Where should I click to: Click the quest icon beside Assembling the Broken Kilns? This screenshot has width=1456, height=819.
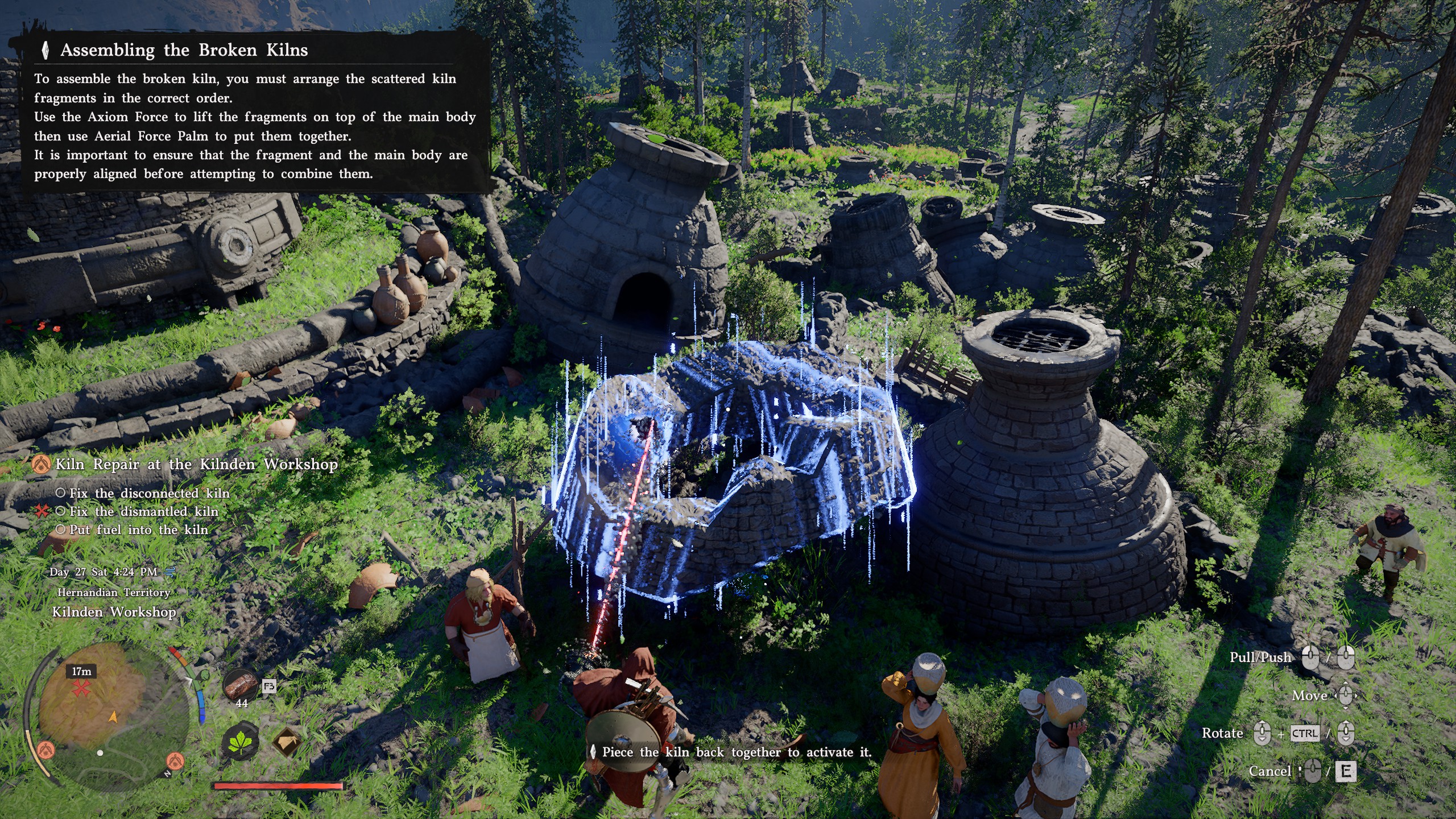pyautogui.click(x=45, y=50)
